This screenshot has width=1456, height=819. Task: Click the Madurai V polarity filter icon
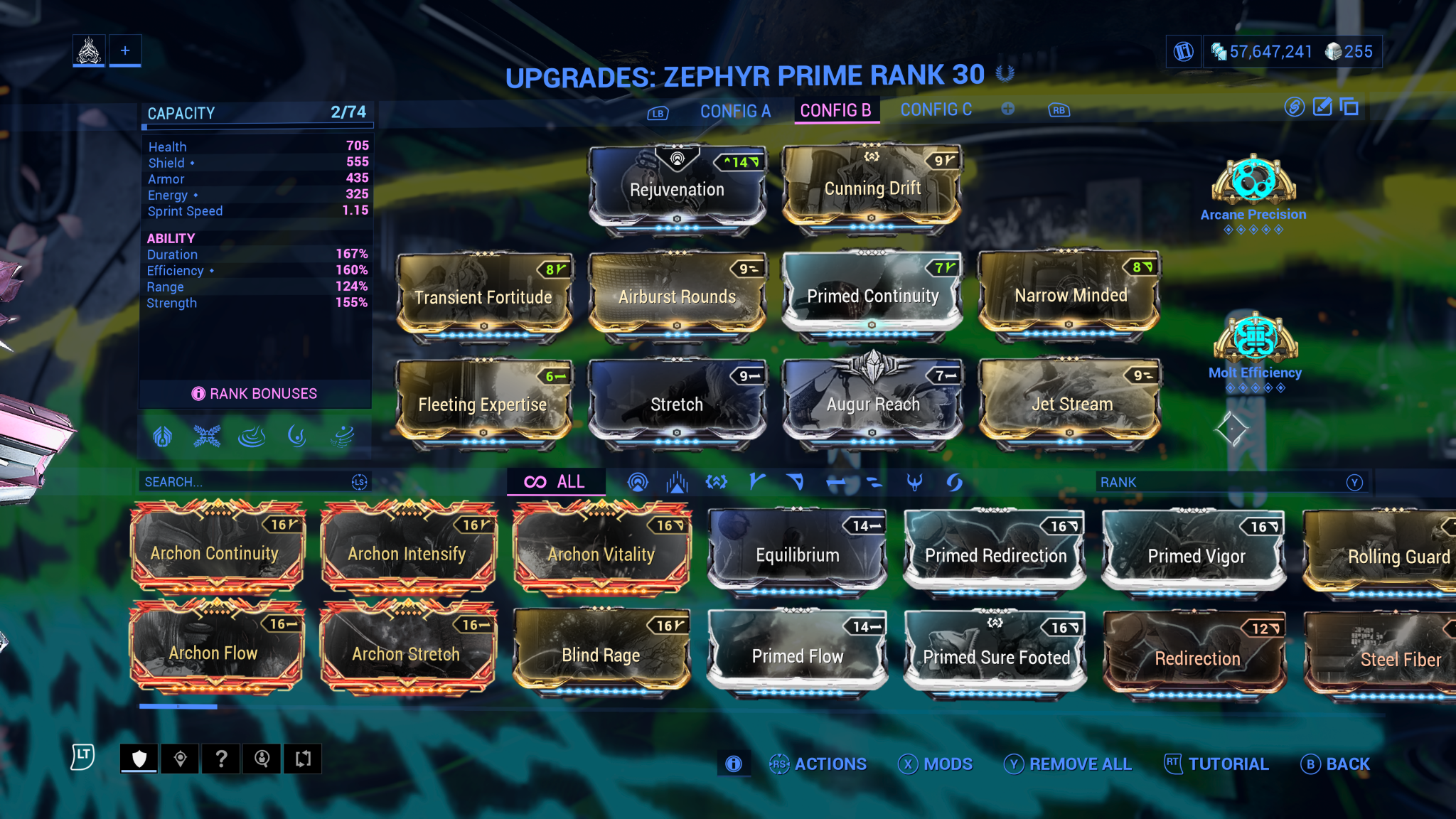(x=756, y=482)
